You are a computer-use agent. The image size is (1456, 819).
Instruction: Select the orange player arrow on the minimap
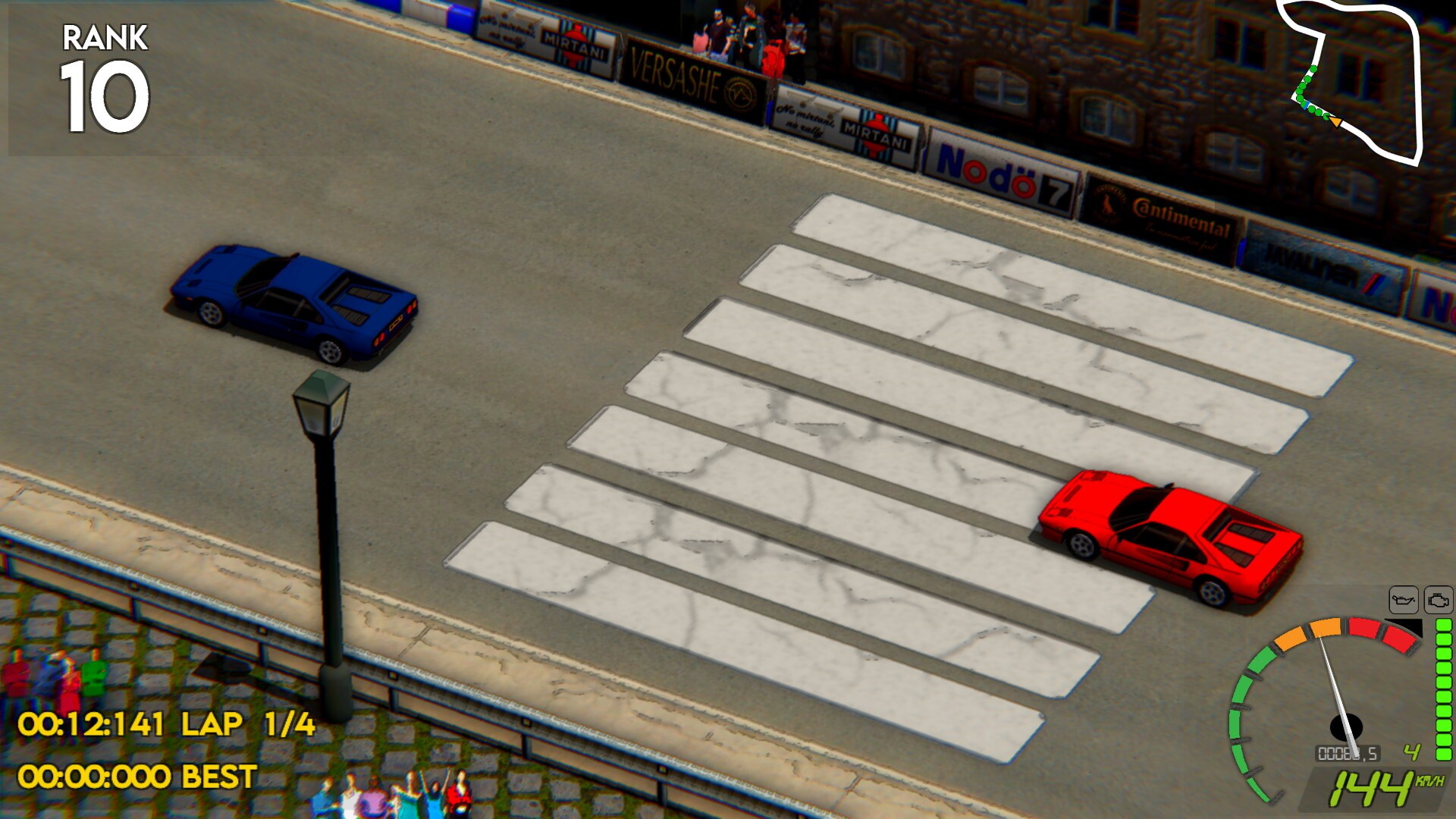(x=1336, y=122)
